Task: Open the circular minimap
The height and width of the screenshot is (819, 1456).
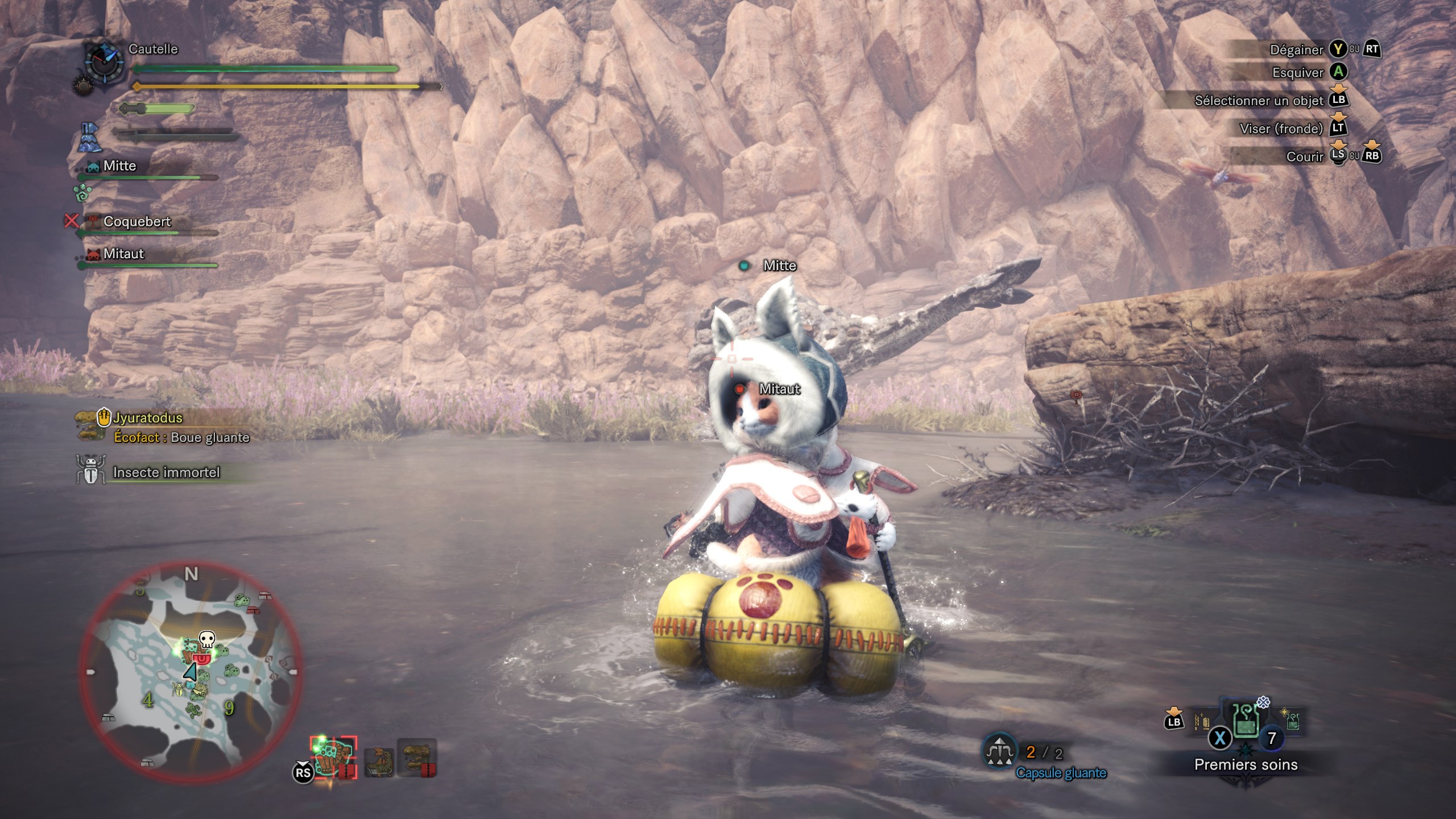Action: (x=191, y=672)
